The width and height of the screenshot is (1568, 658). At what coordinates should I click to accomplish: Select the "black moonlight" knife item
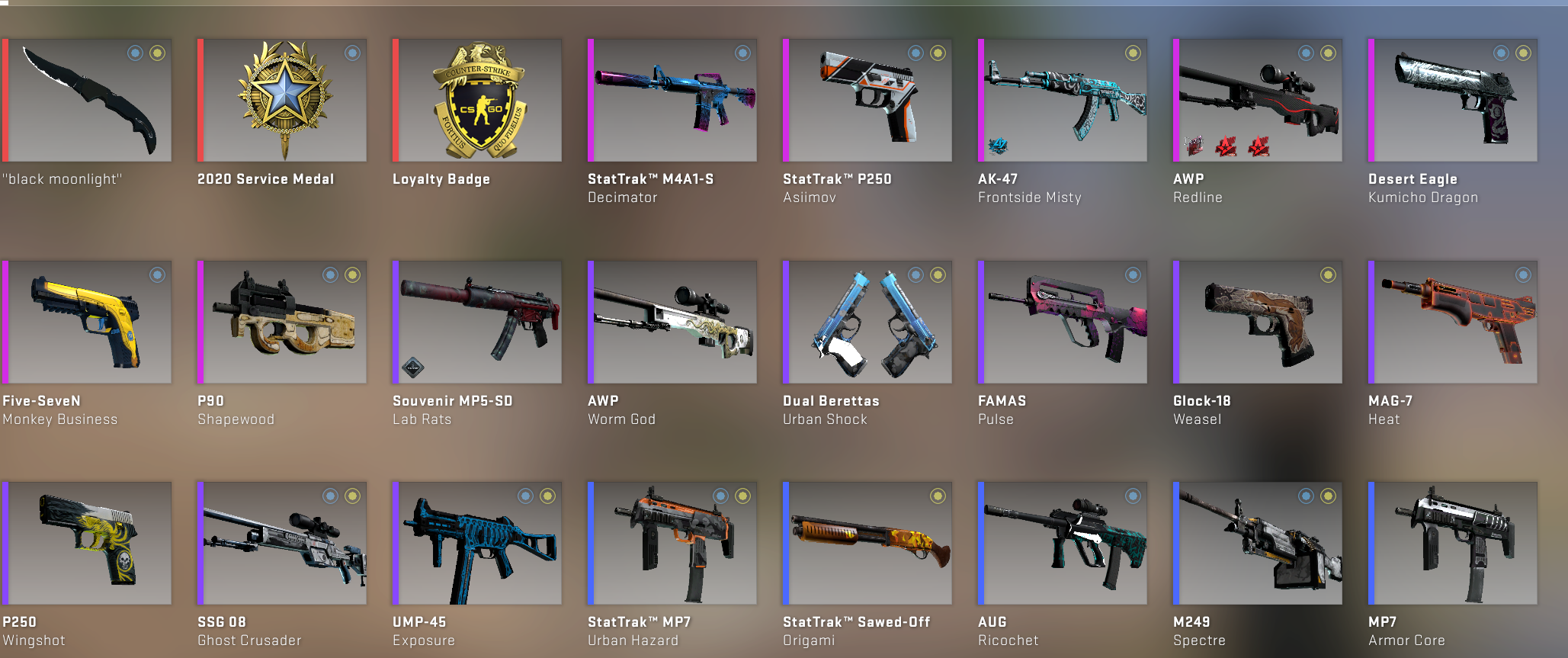[87, 101]
